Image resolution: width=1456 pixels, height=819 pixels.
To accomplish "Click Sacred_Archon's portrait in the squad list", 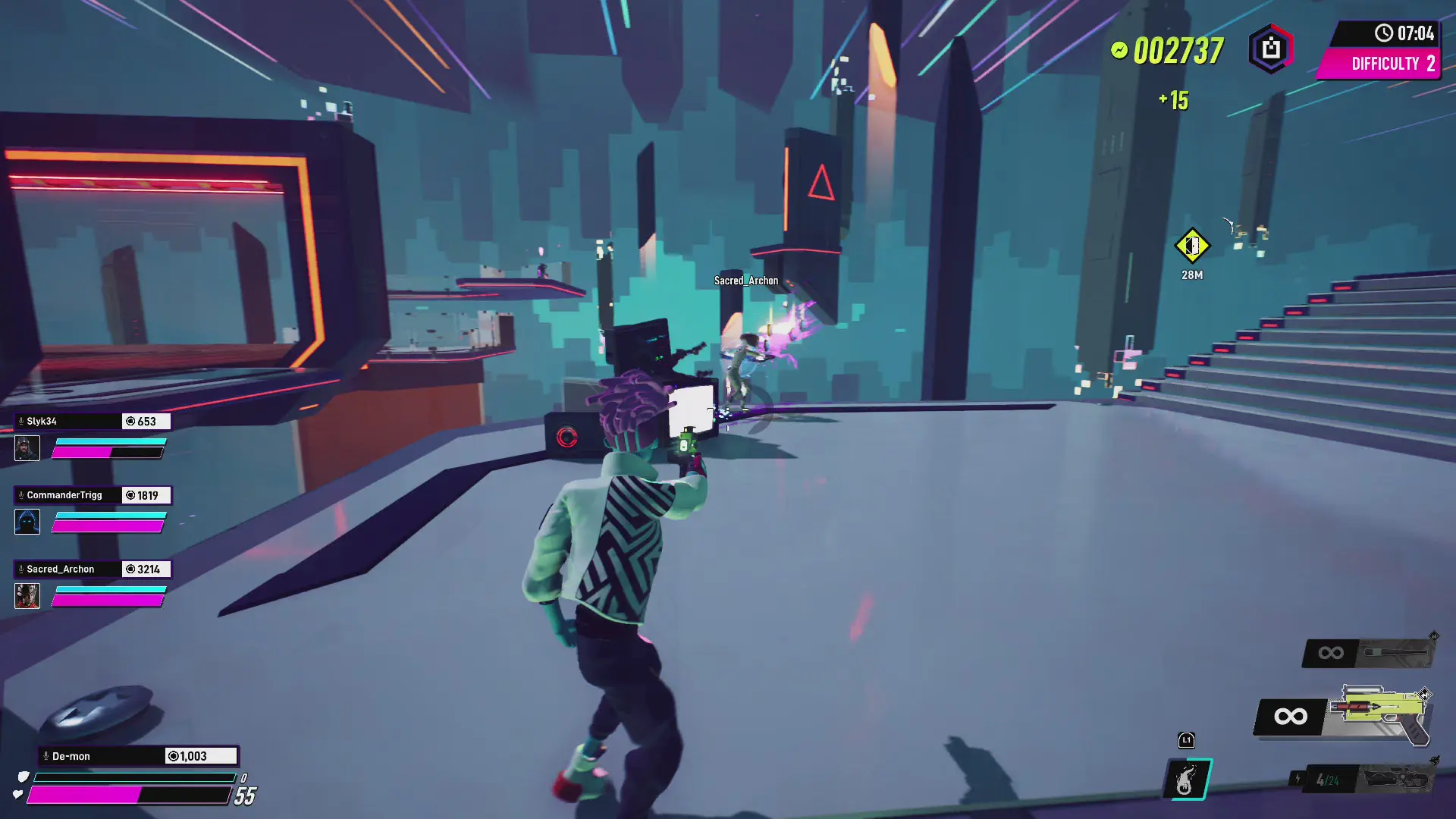I will pyautogui.click(x=27, y=595).
